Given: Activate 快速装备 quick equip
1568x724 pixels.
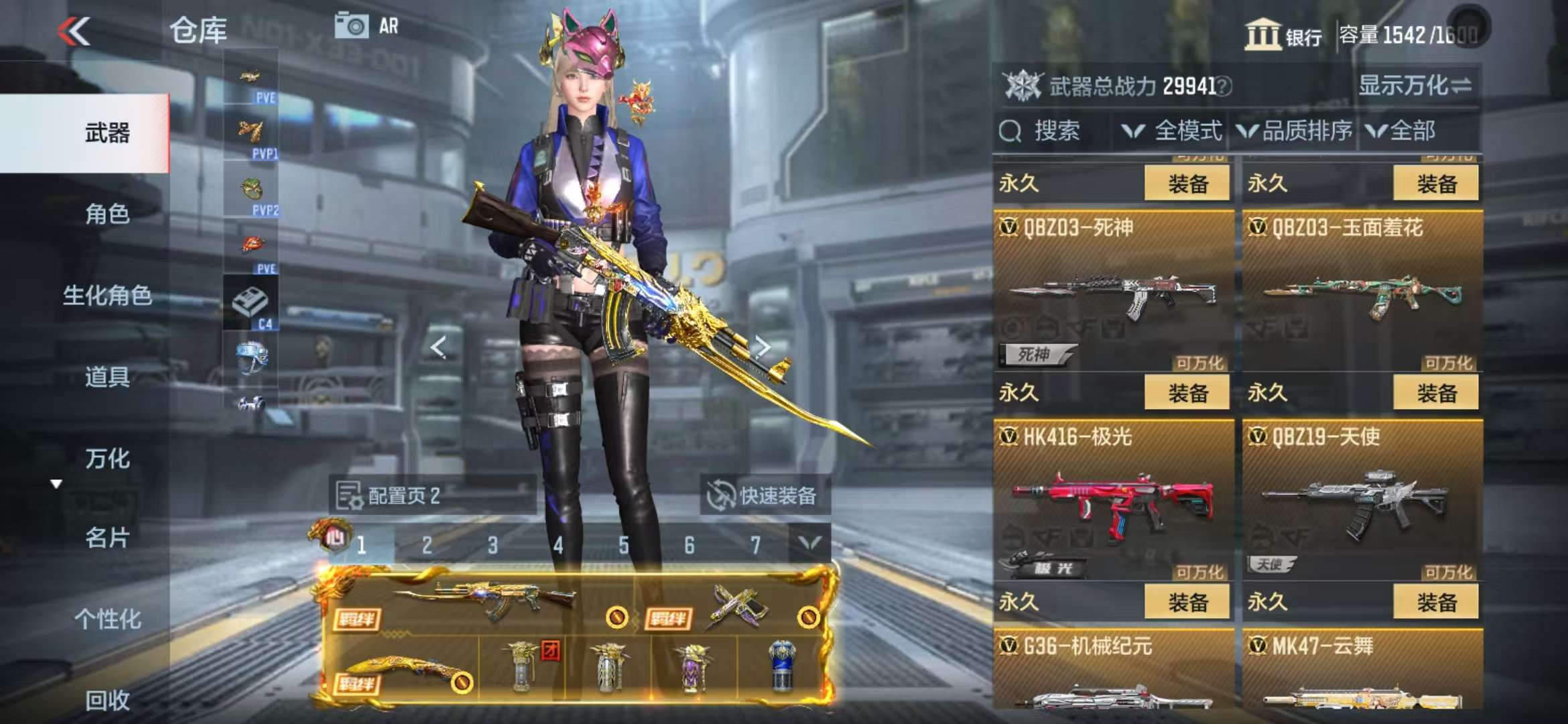Looking at the screenshot, I should (764, 496).
